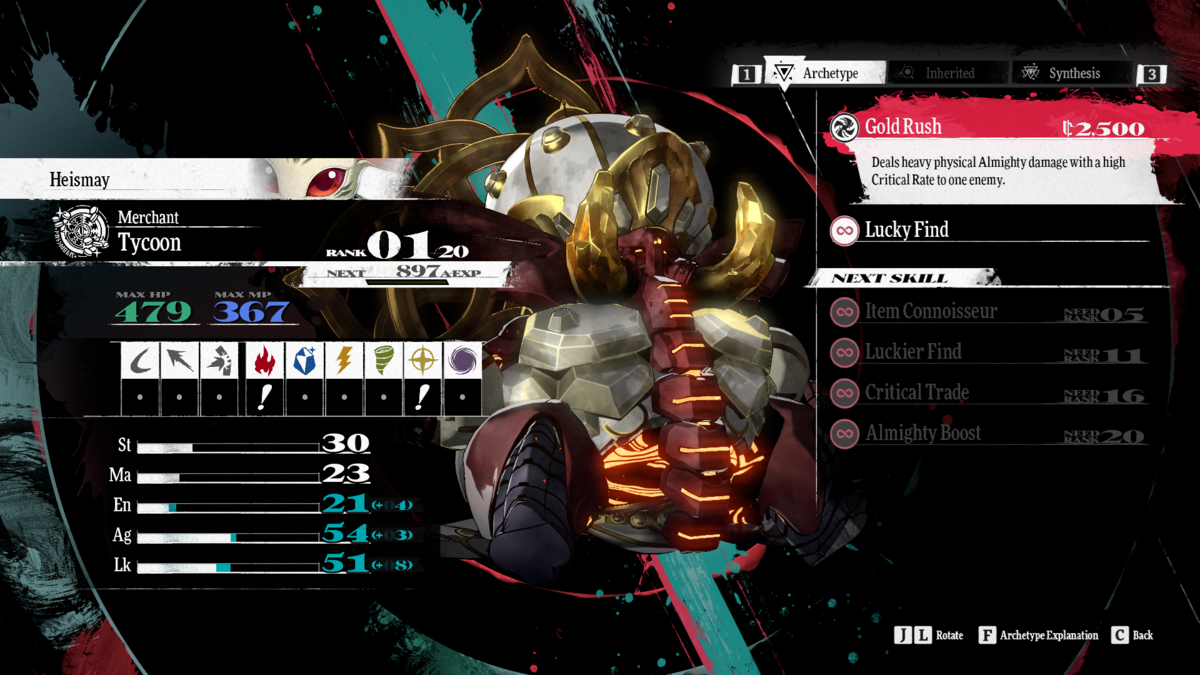Click the lightning bolt affinity icon
Image resolution: width=1200 pixels, height=675 pixels.
[343, 361]
